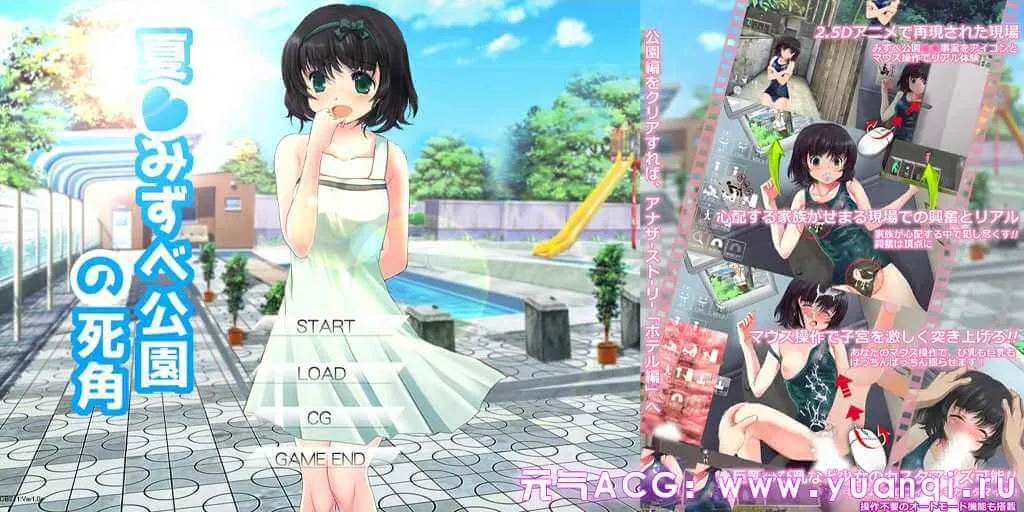
Task: Select GAME END to quit
Action: 320,459
